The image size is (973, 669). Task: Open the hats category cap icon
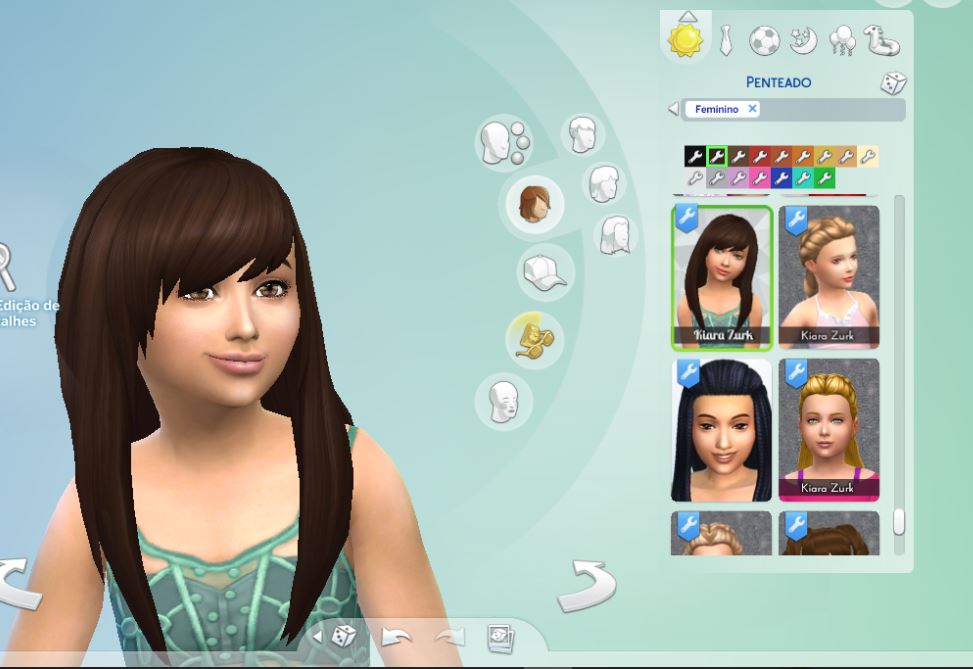545,272
